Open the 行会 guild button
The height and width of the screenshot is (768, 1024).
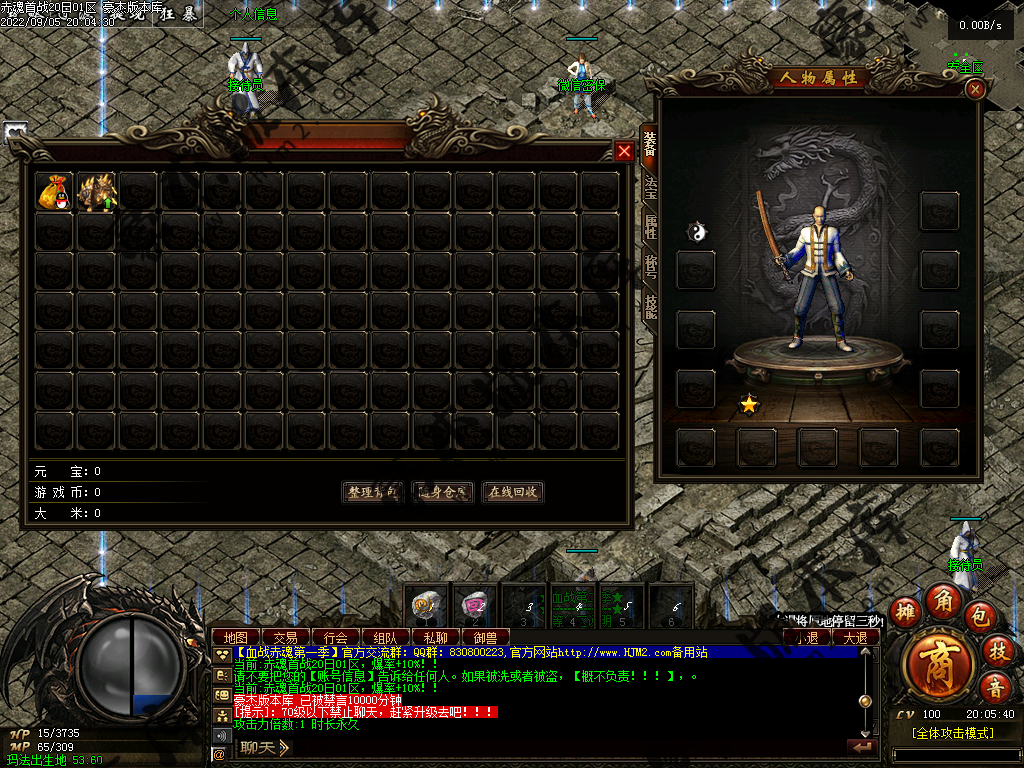(336, 637)
